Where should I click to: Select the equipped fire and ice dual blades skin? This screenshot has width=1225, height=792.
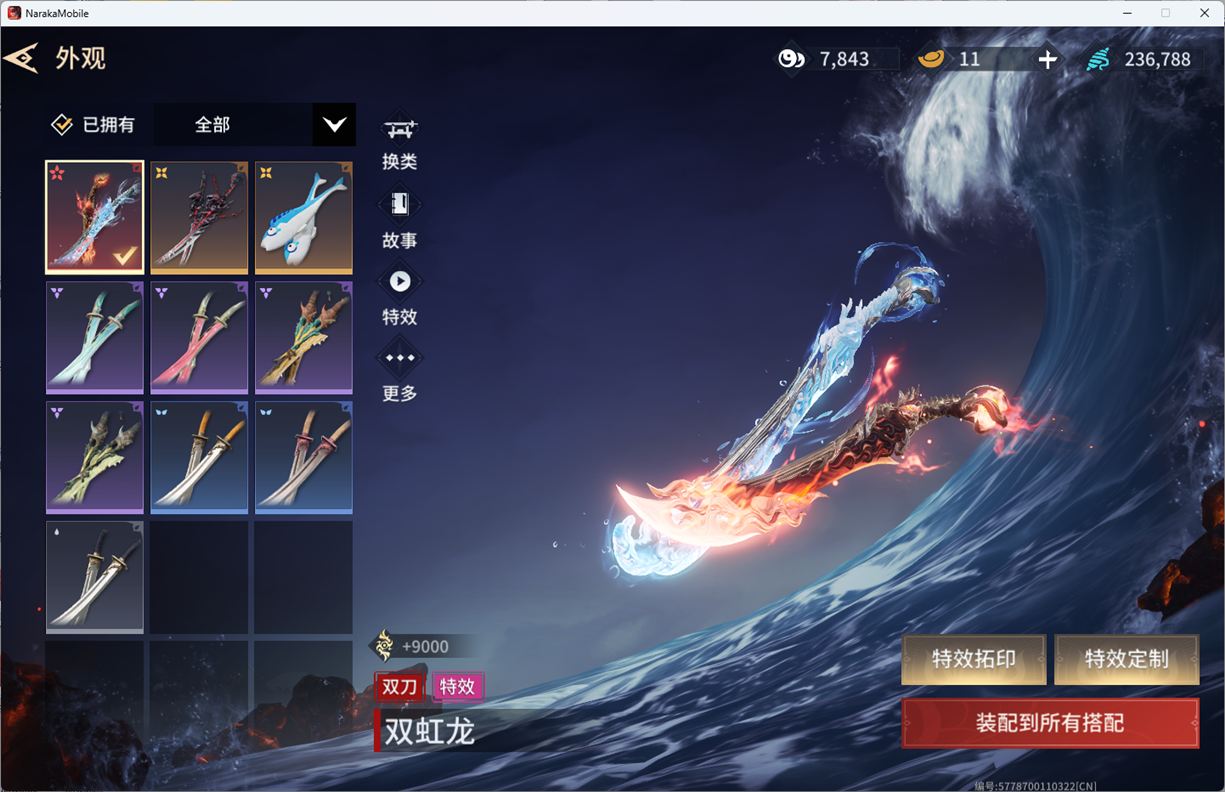[95, 217]
